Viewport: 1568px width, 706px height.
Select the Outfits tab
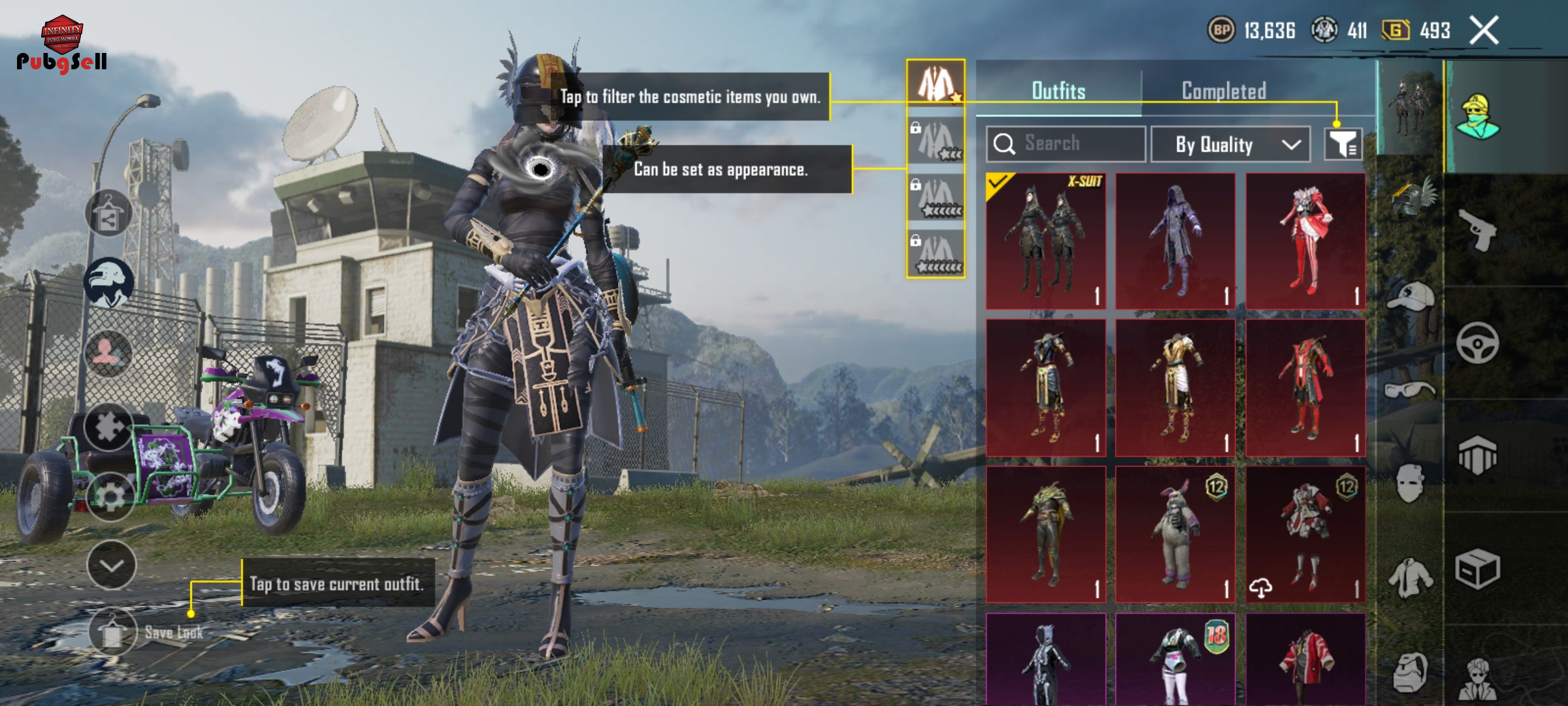point(1058,91)
